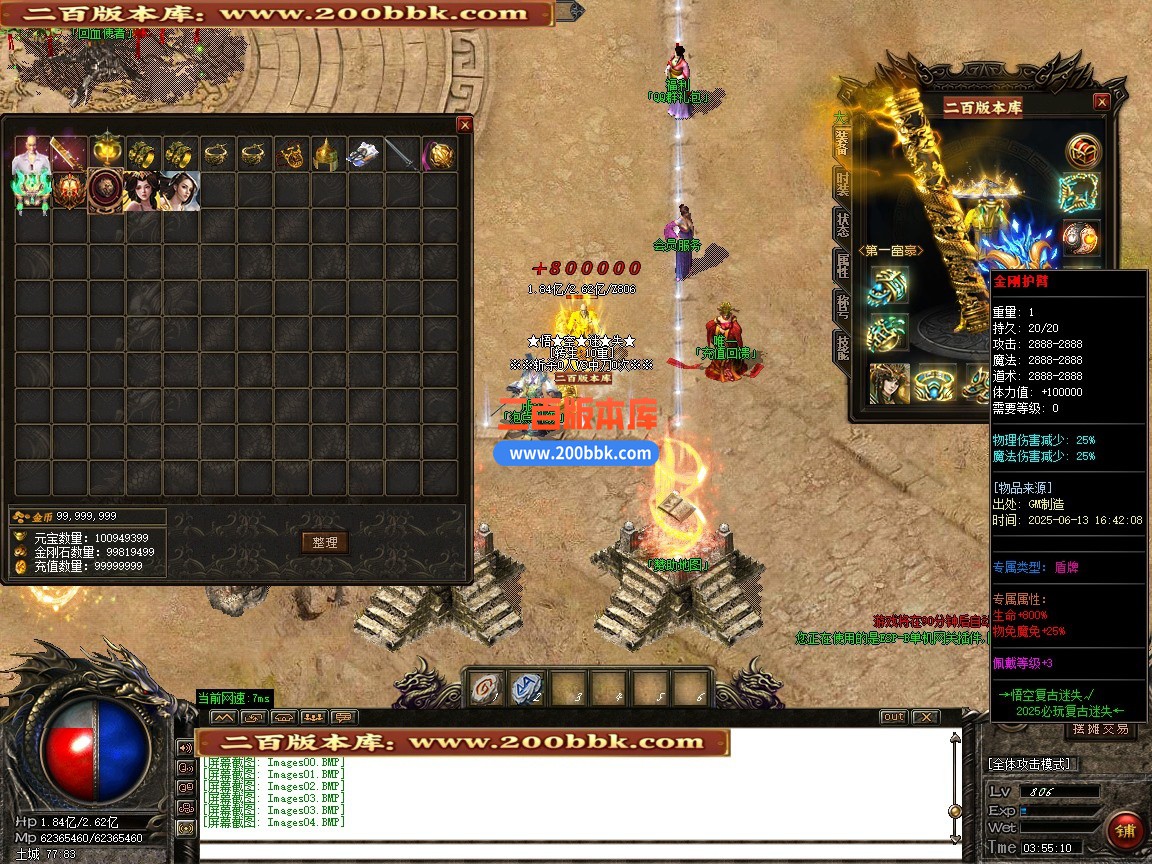Pick the golden cauldron item slot
This screenshot has height=864, width=1152.
(x=106, y=154)
